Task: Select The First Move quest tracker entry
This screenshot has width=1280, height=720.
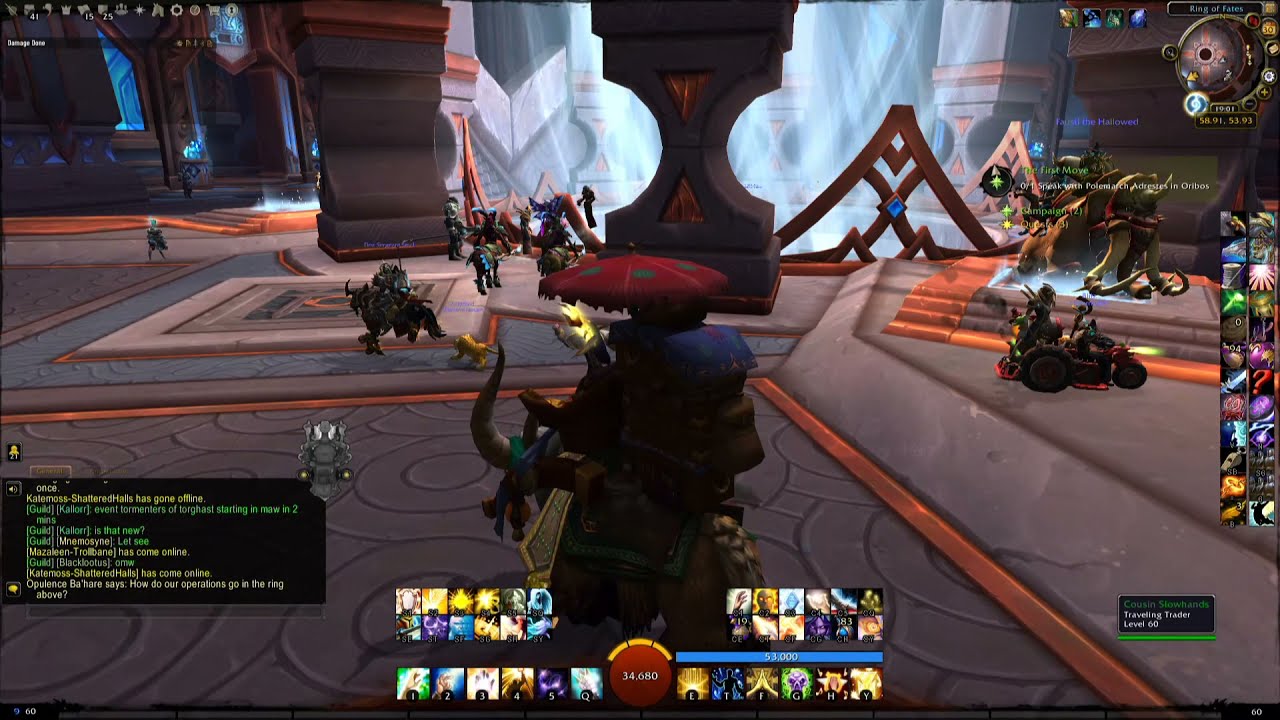Action: 1054,171
